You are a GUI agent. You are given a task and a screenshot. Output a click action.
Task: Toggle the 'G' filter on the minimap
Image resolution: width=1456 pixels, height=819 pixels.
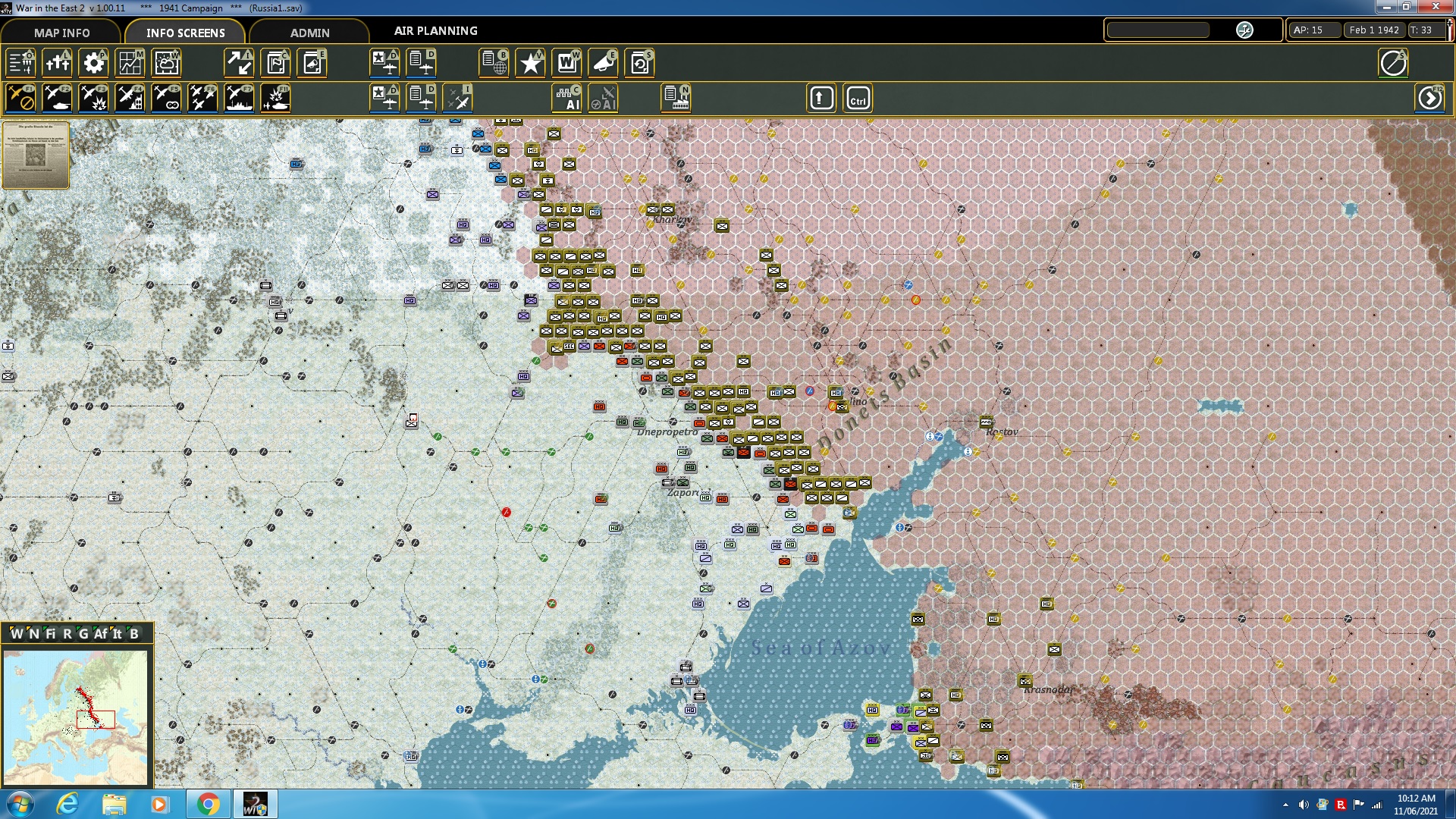tap(85, 633)
